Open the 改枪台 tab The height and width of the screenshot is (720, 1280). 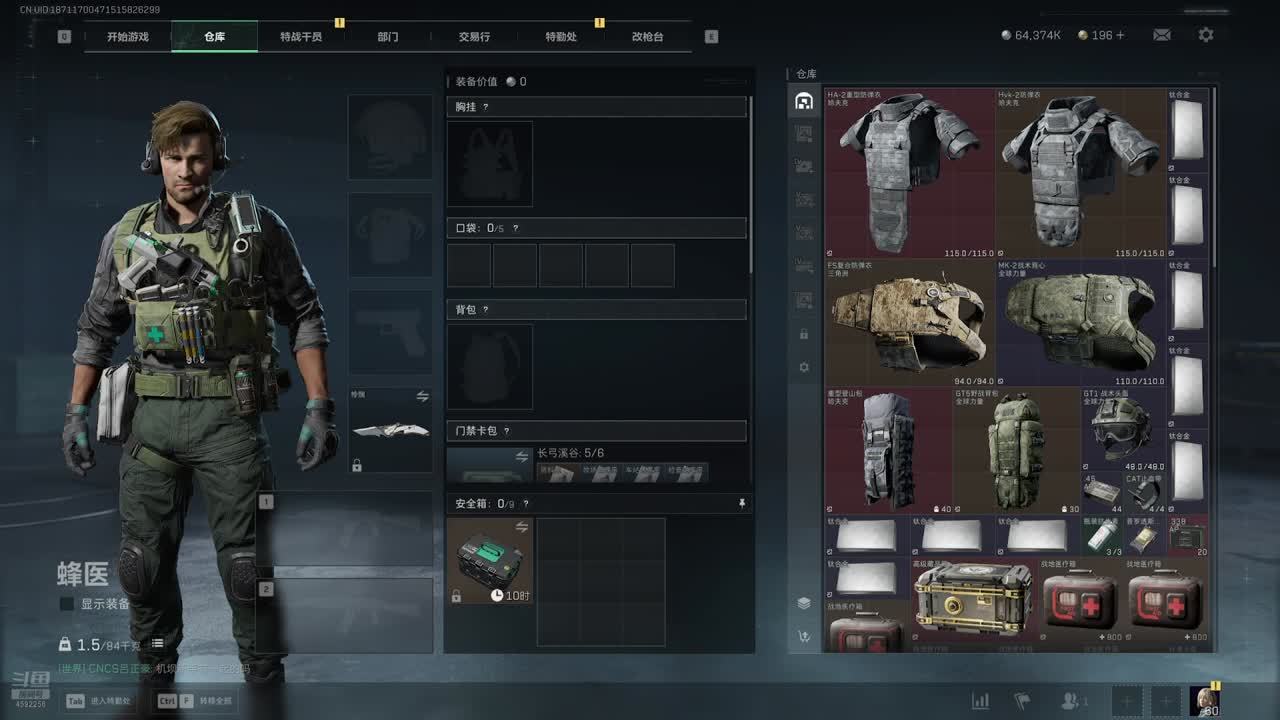[x=647, y=37]
